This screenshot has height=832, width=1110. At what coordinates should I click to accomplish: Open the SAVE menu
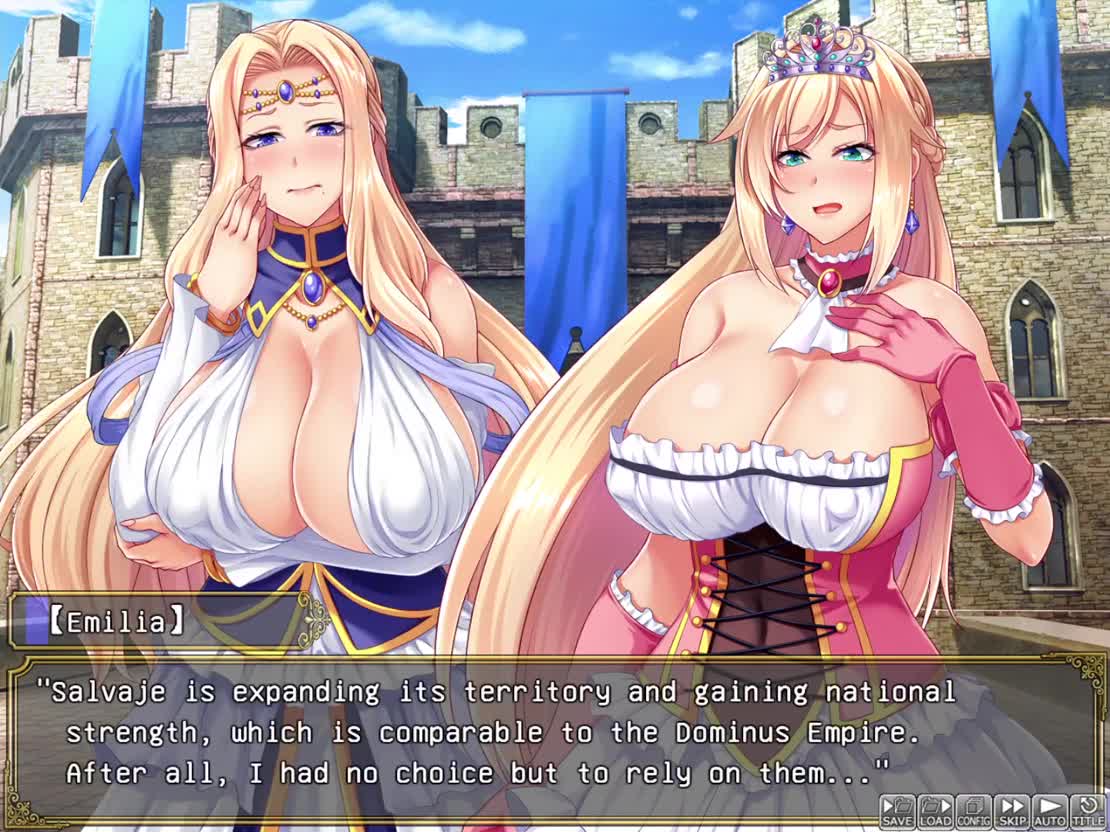pos(897,811)
